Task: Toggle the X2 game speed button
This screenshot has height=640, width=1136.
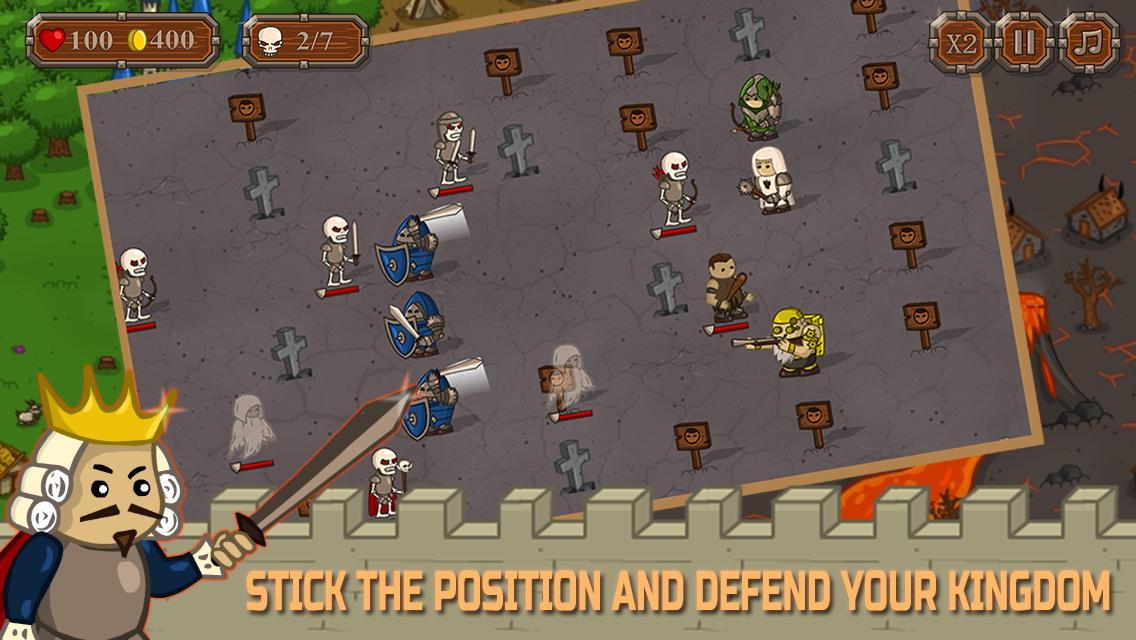Action: pos(961,43)
